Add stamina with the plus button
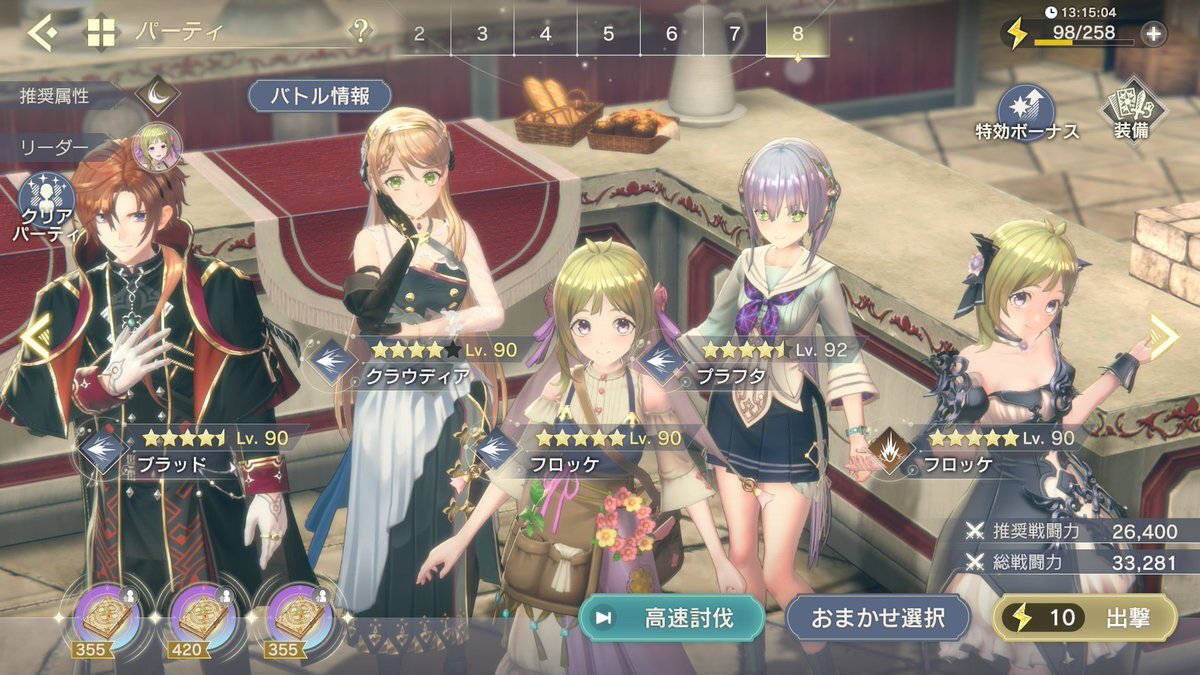1200x675 pixels. pos(1153,34)
